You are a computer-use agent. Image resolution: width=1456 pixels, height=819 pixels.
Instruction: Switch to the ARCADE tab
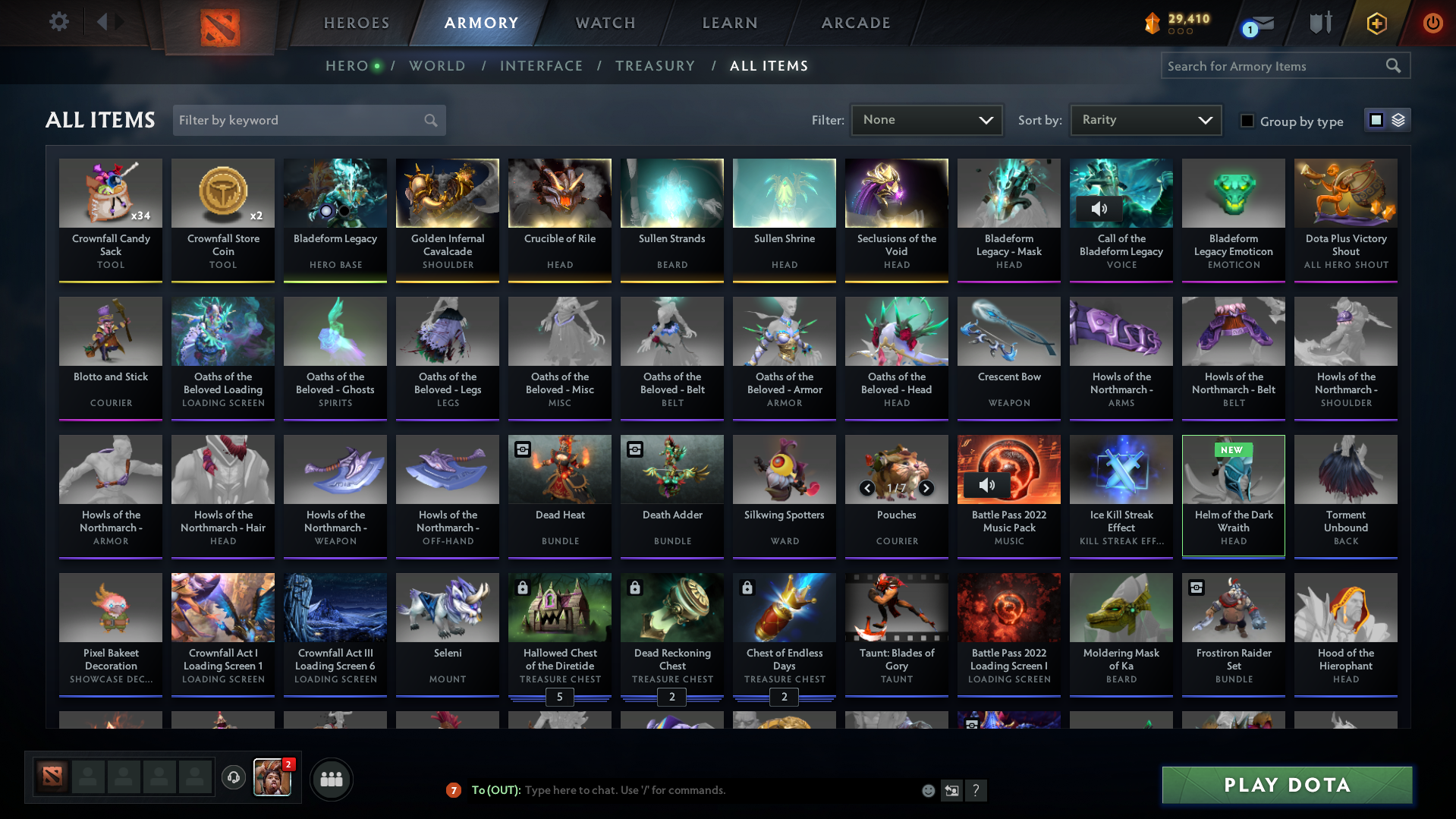[855, 23]
